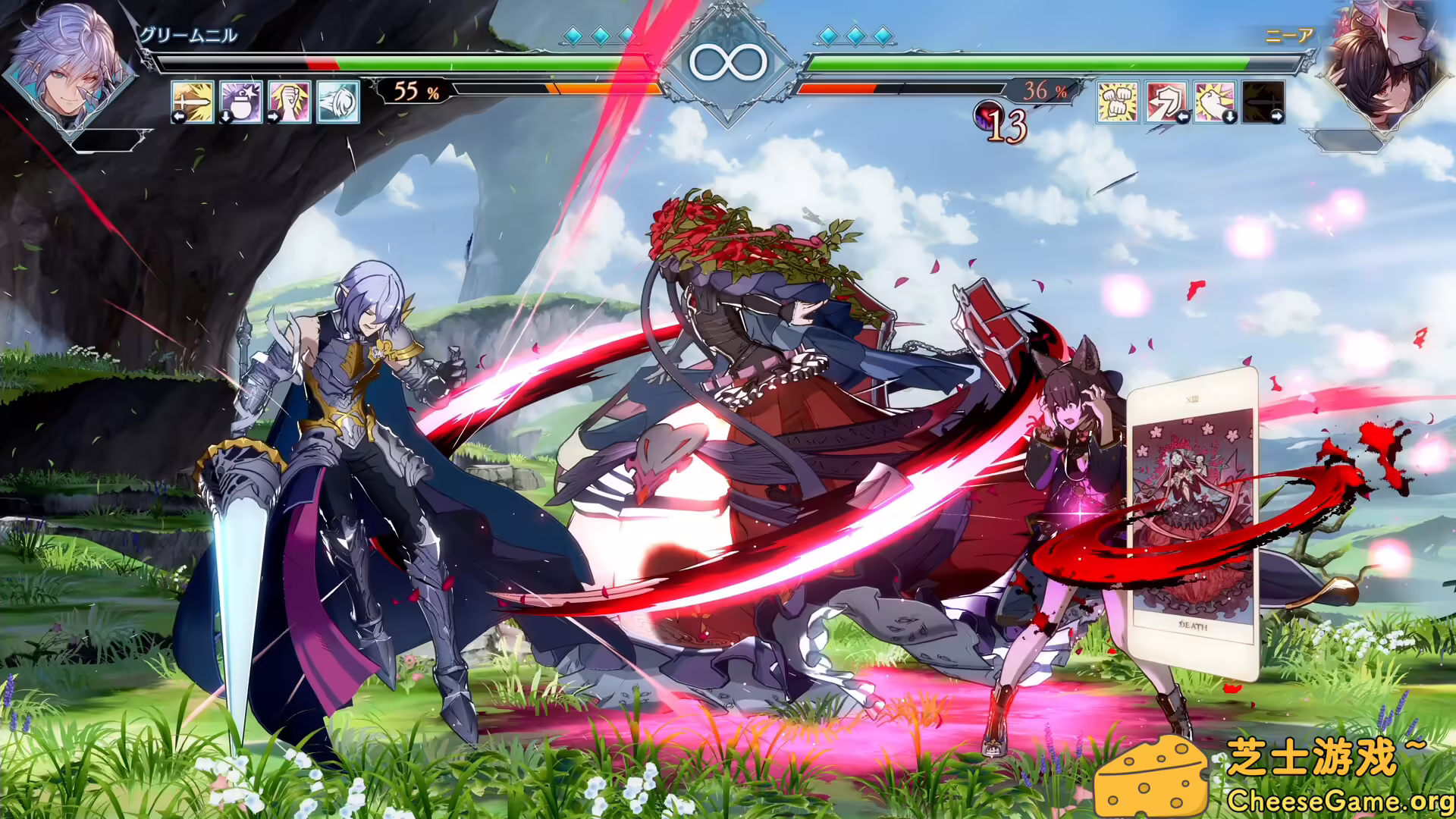Click the down arrow badge on Nier's punch icon

pos(1230,118)
